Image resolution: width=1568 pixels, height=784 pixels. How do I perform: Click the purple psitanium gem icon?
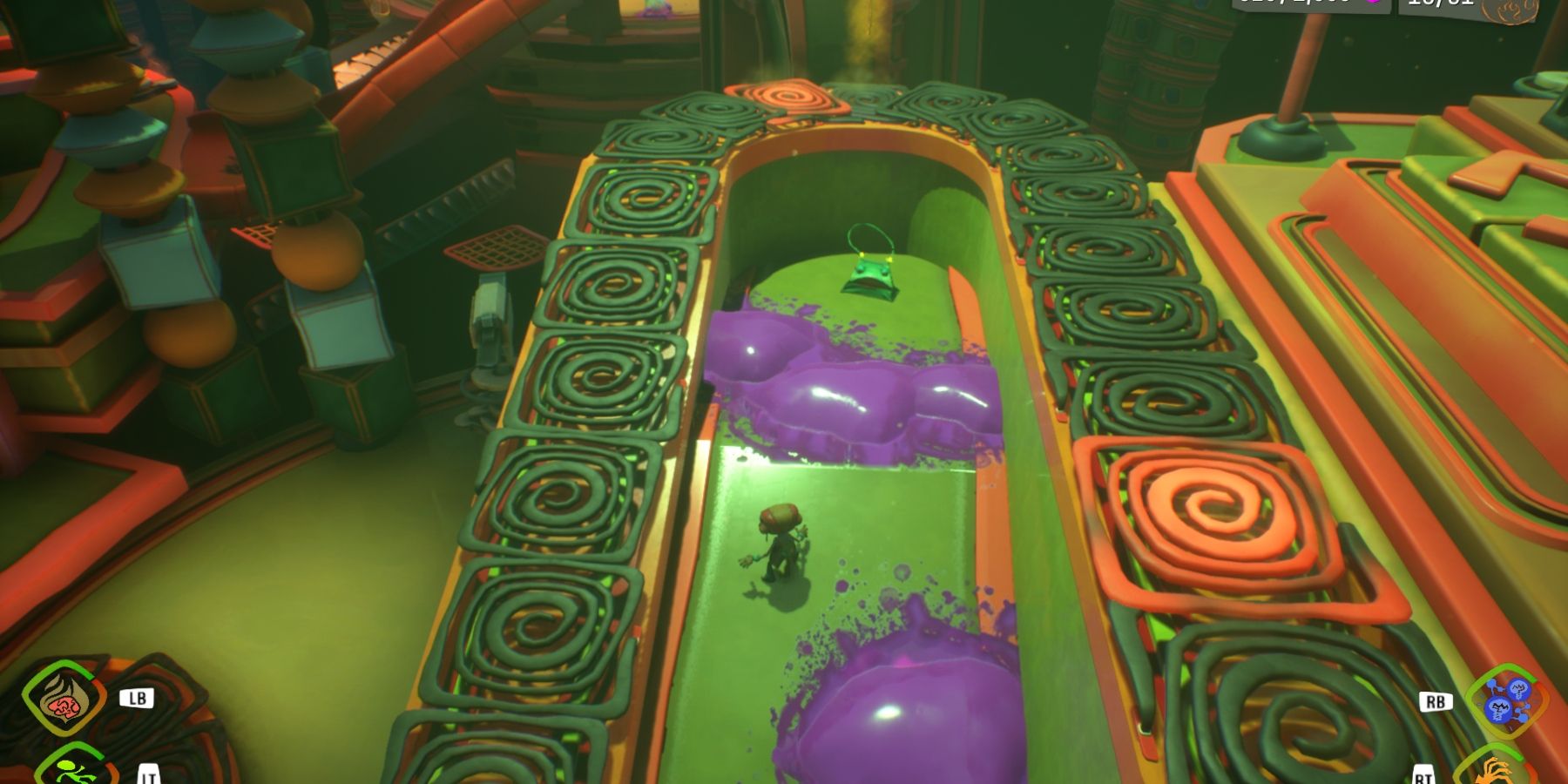click(x=1373, y=5)
